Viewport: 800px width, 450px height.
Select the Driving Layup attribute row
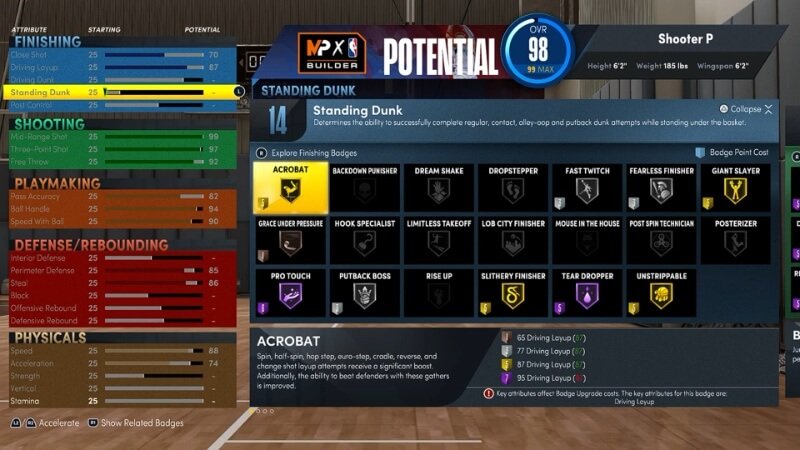tap(120, 67)
